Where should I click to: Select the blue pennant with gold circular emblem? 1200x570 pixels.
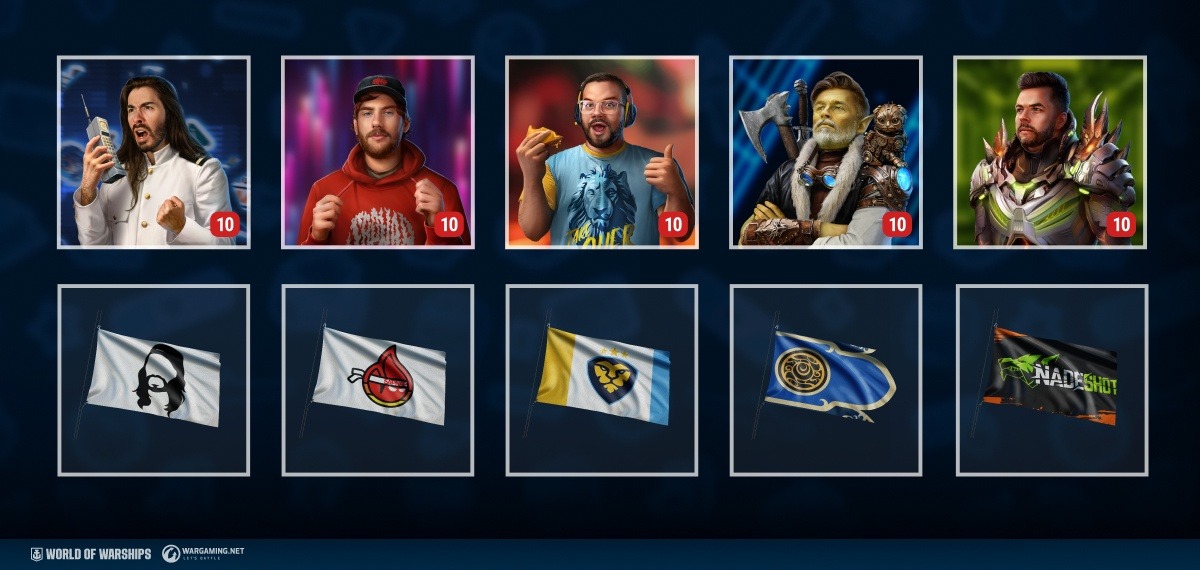(826, 380)
